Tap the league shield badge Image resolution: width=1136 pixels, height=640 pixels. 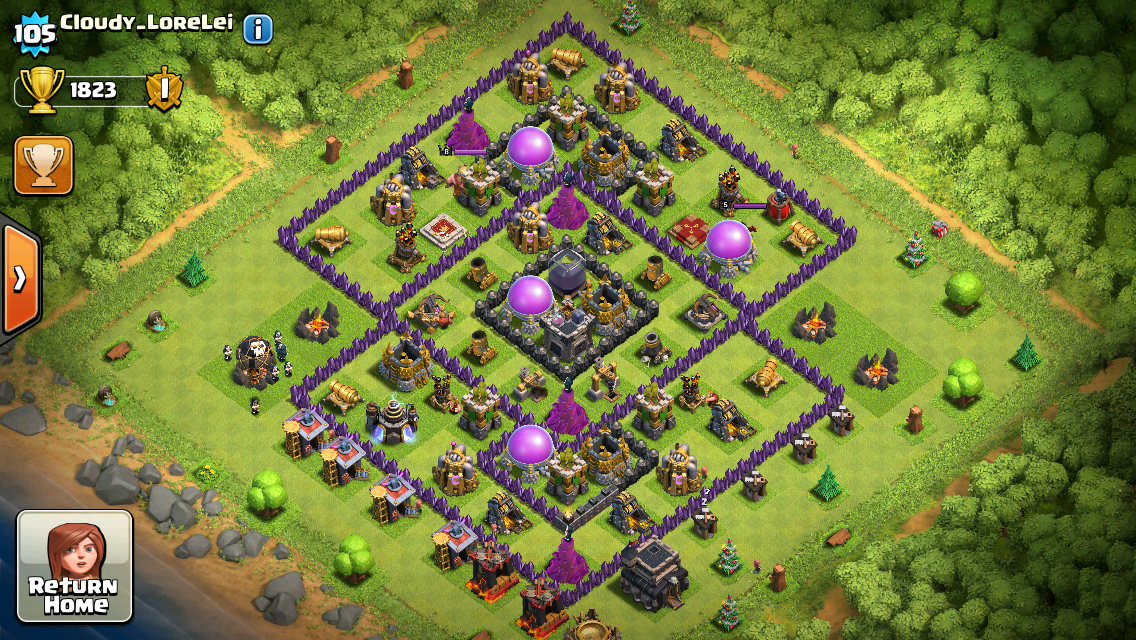pyautogui.click(x=164, y=90)
